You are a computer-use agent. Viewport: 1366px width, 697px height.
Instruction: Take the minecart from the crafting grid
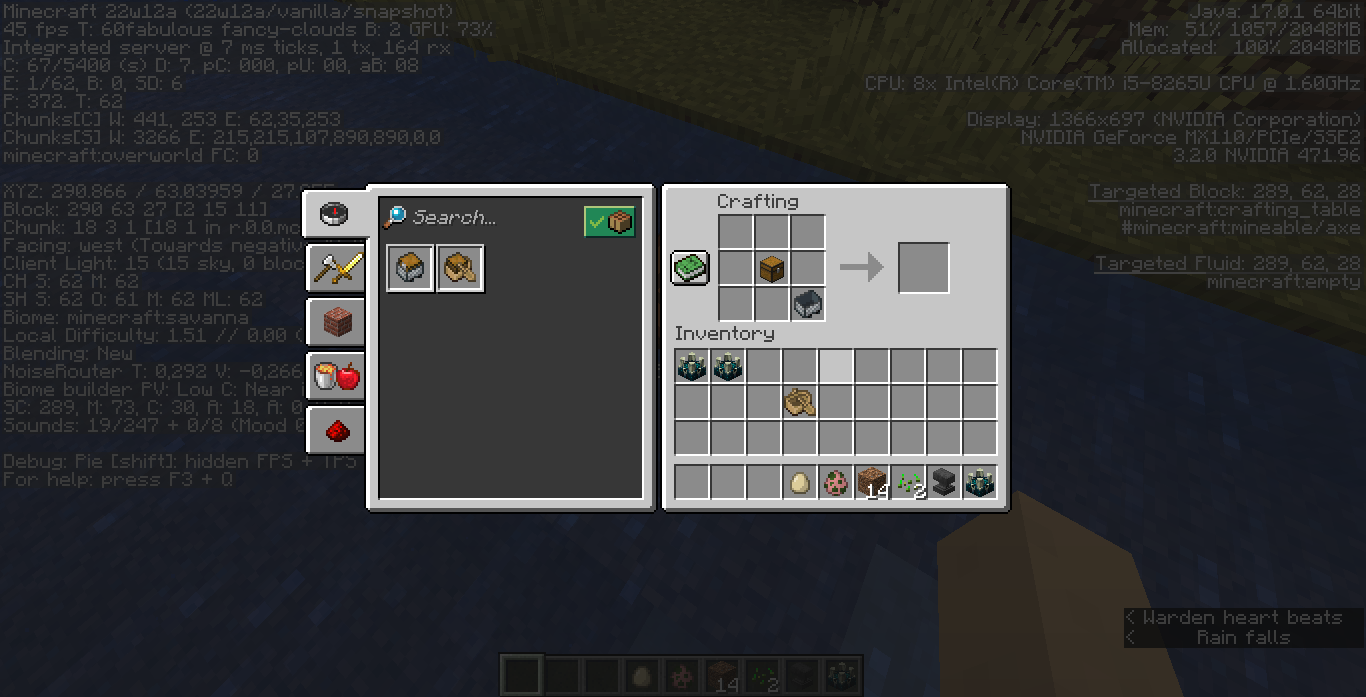tap(808, 304)
